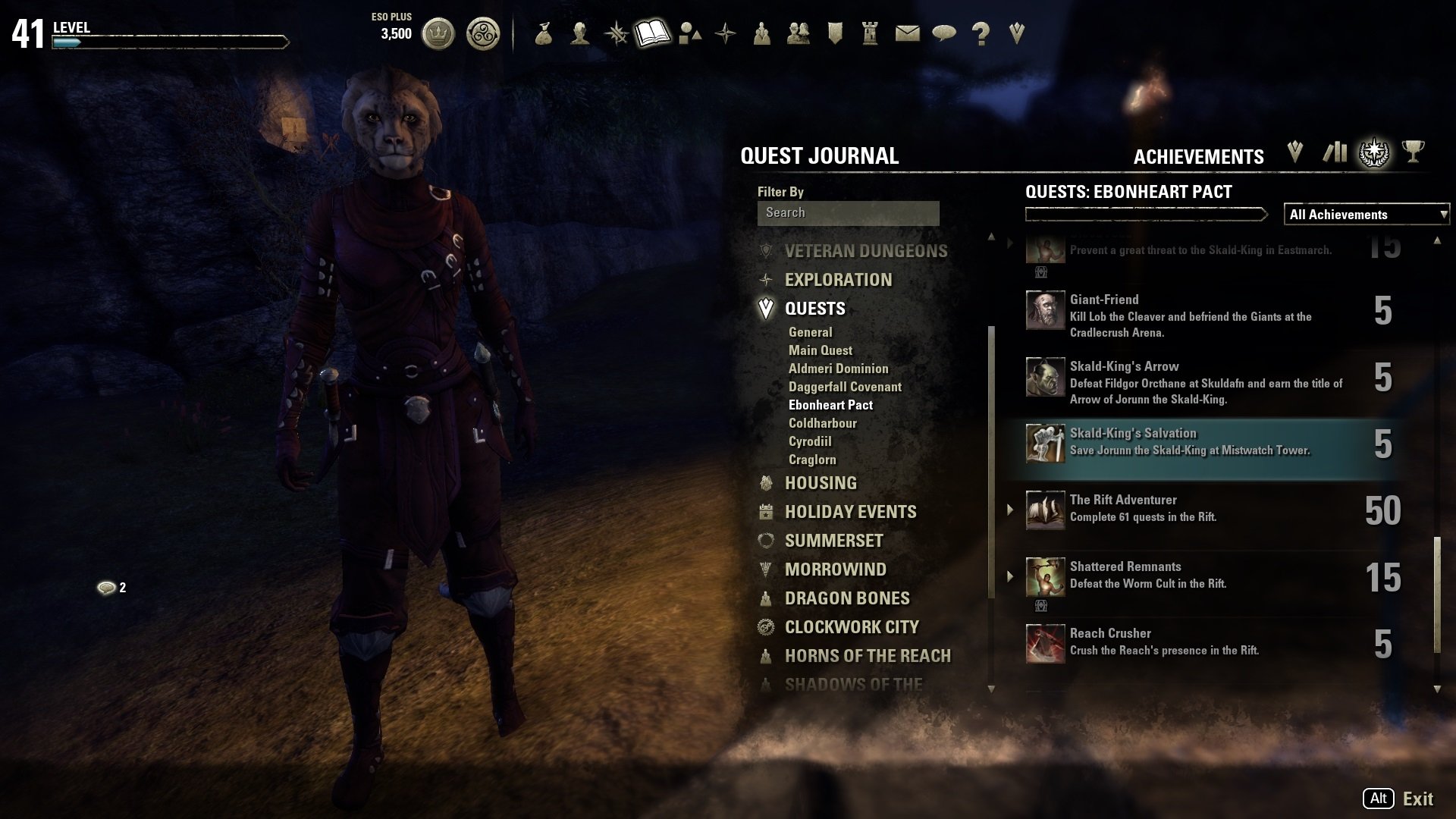Open the Coldharbour quest subcategory
The image size is (1456, 819).
click(x=822, y=423)
